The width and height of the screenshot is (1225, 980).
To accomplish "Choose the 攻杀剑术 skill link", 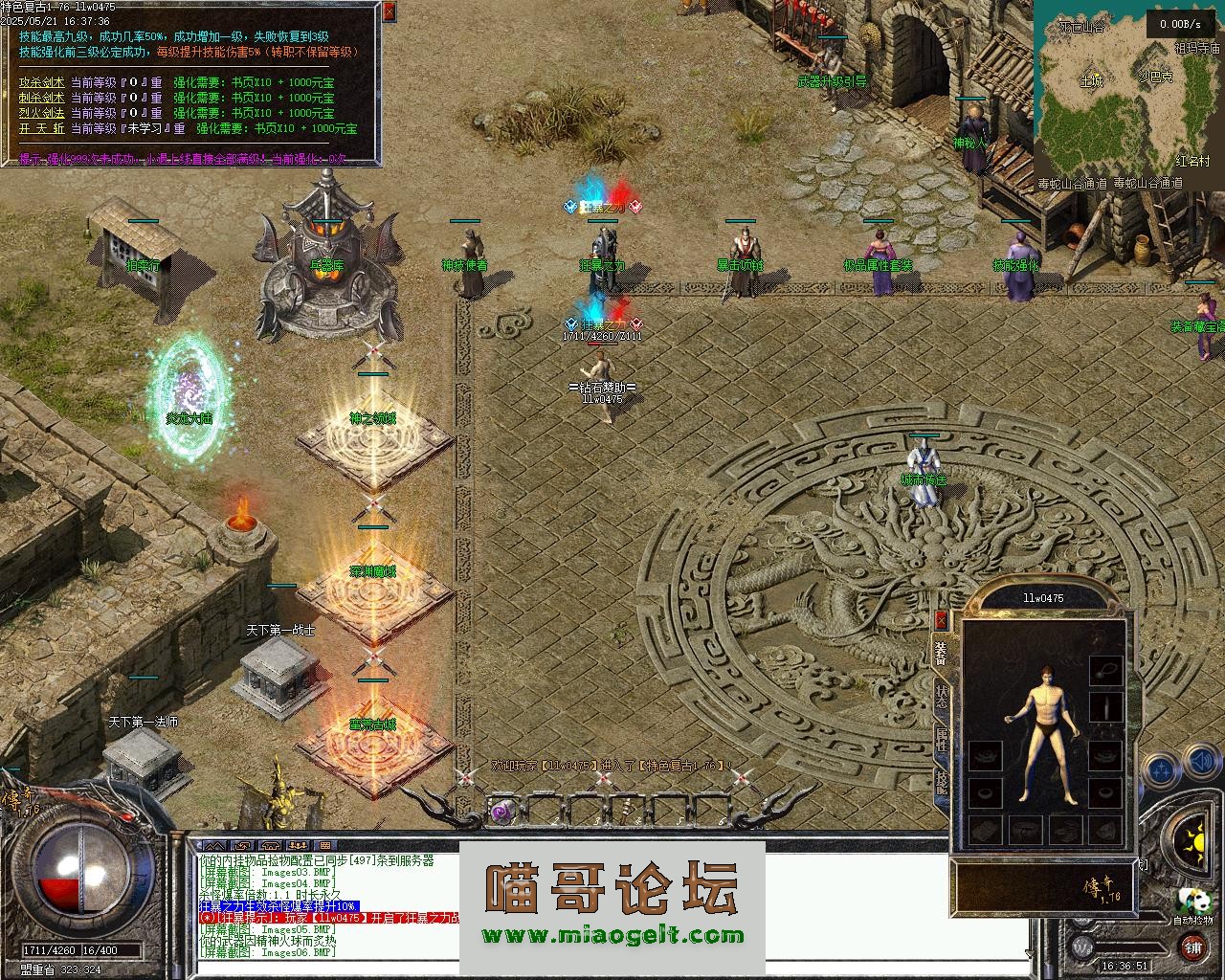I will pyautogui.click(x=40, y=83).
